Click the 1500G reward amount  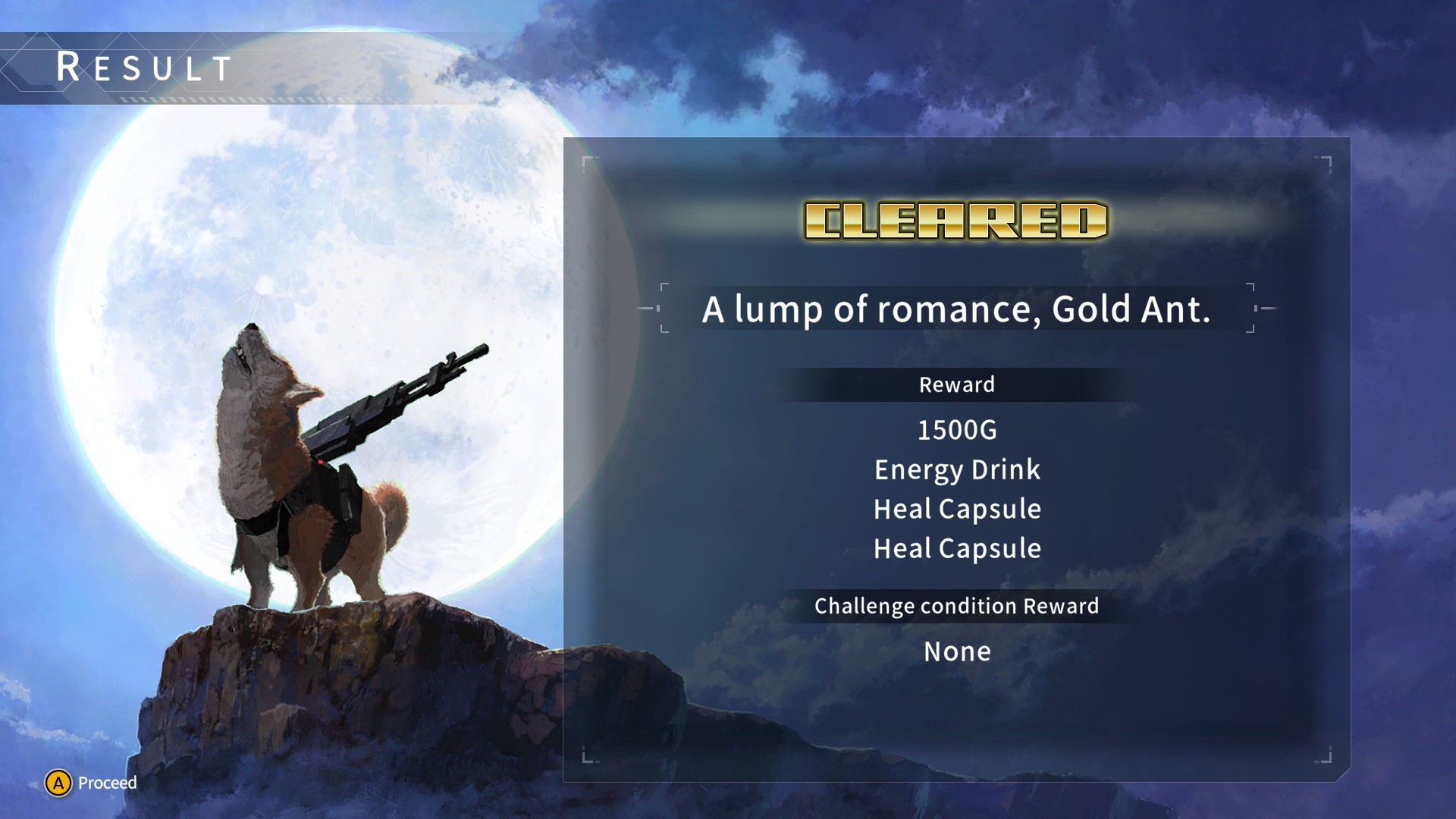point(957,430)
